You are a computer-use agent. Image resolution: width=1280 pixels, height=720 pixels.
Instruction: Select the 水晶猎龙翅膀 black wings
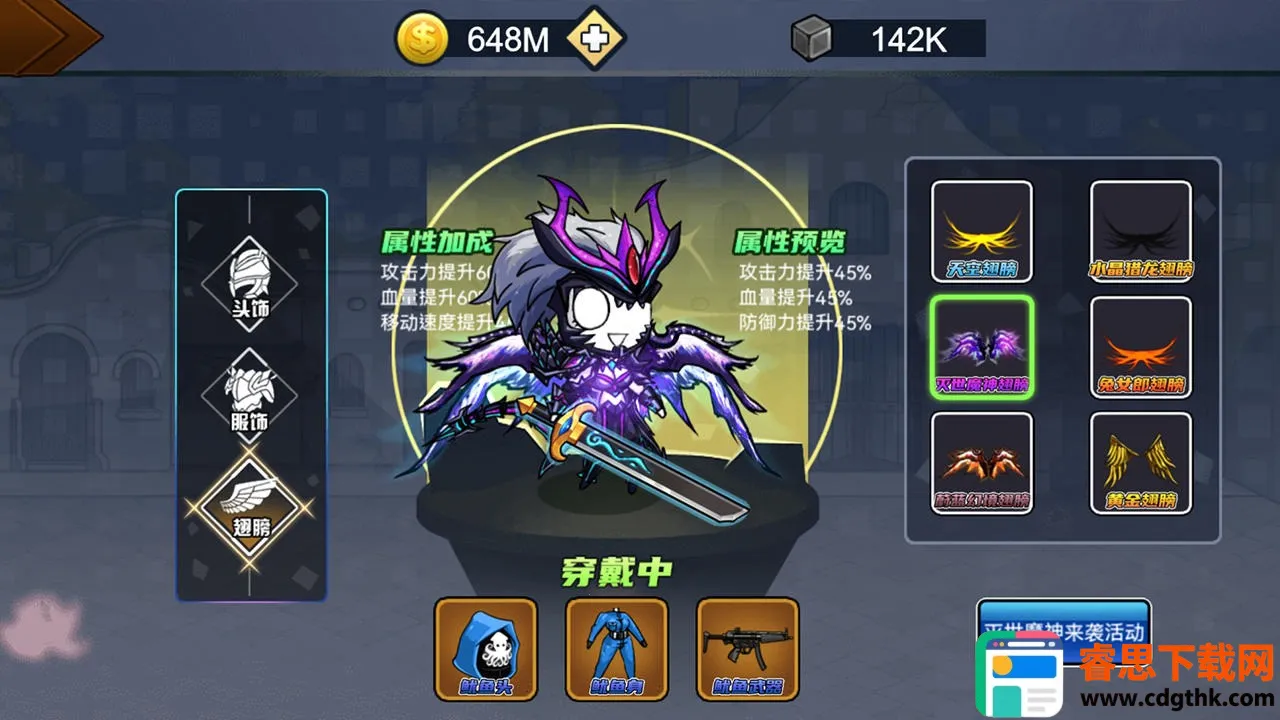(x=1140, y=231)
